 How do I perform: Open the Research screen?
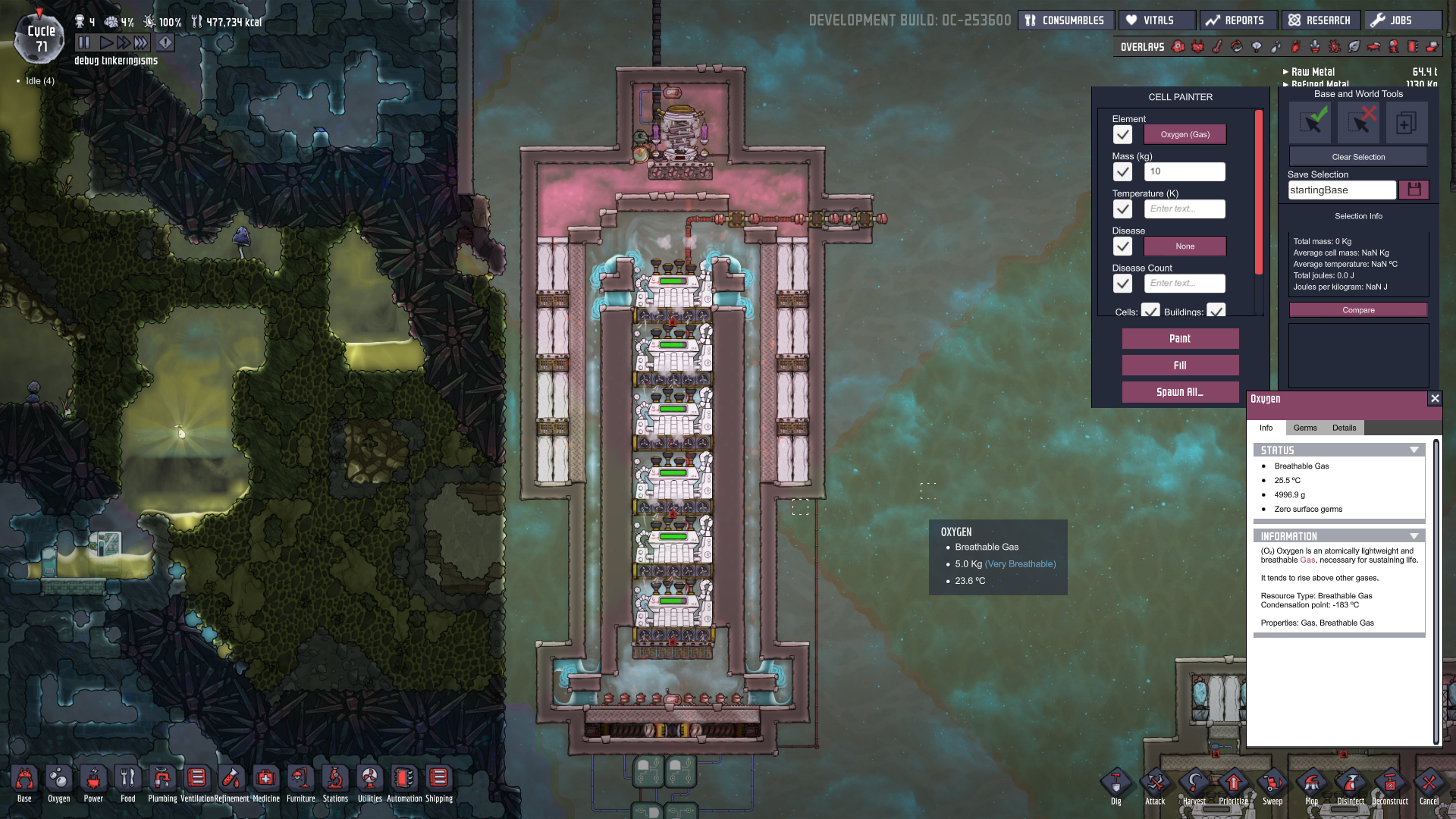pyautogui.click(x=1320, y=20)
